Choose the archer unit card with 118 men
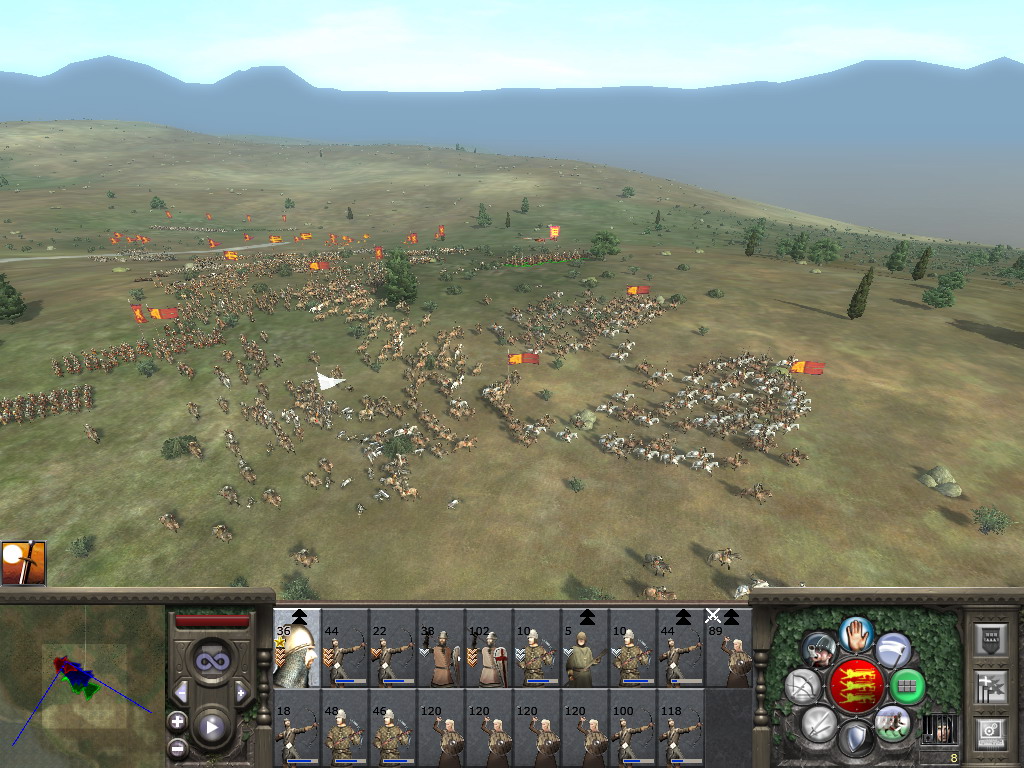Viewport: 1024px width, 768px height. [x=681, y=728]
